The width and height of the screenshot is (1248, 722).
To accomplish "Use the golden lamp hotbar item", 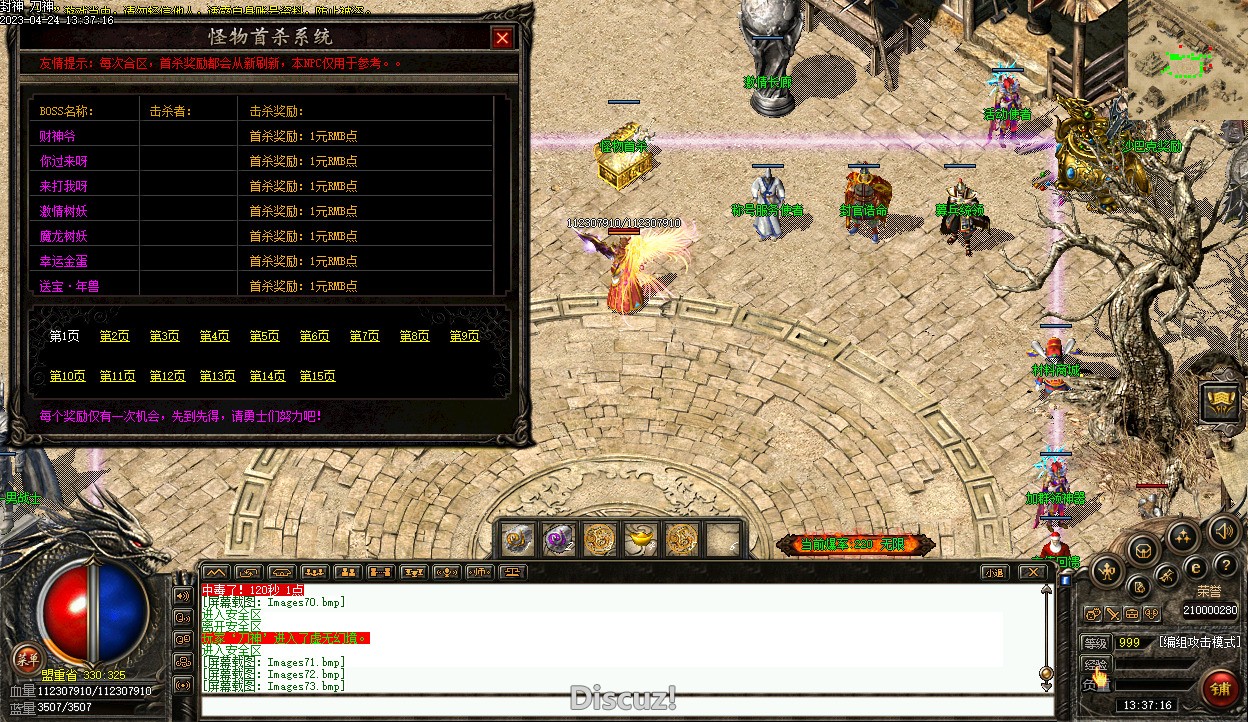I will (640, 539).
